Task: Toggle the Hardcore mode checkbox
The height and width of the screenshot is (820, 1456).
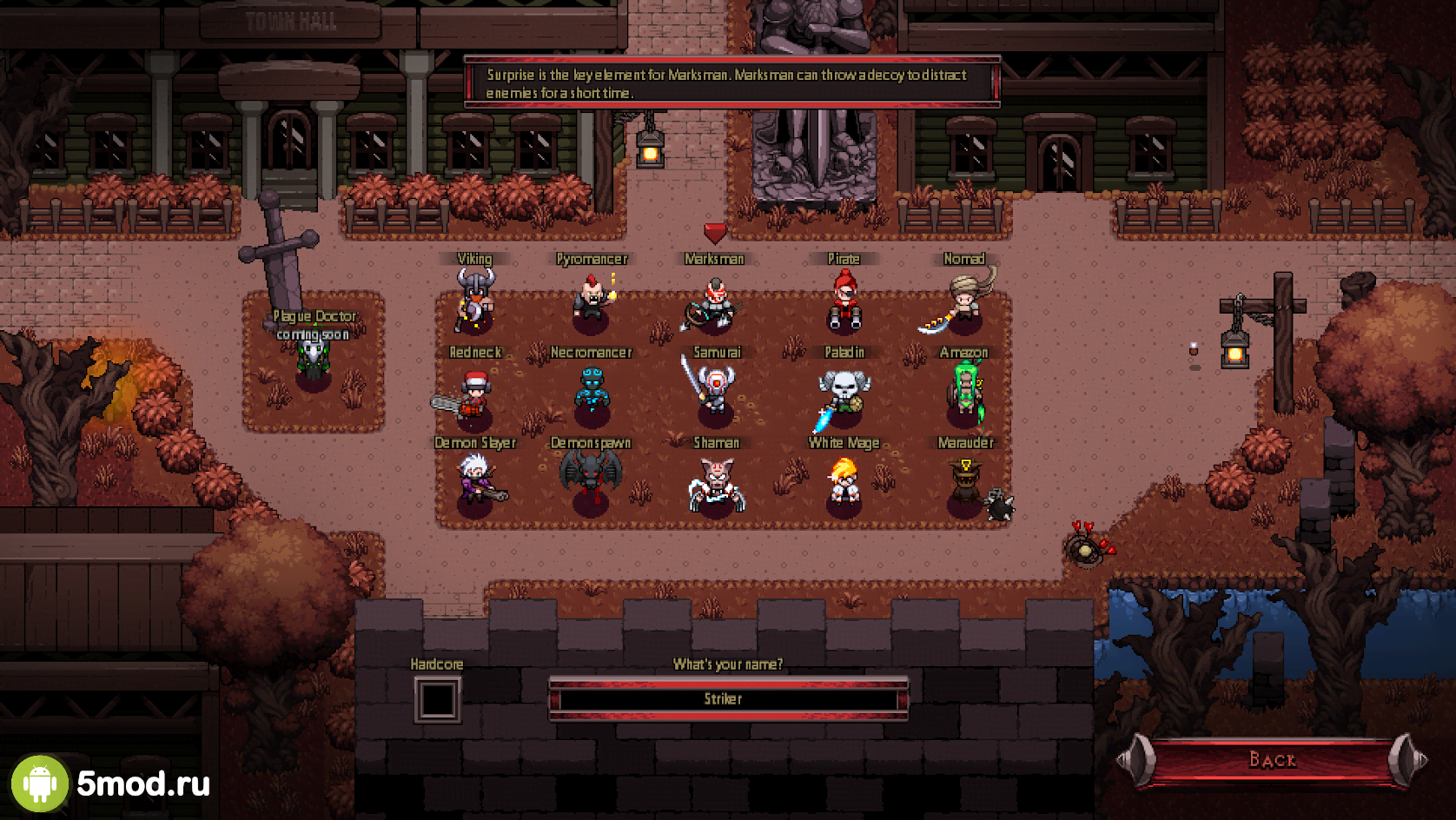Action: (437, 699)
